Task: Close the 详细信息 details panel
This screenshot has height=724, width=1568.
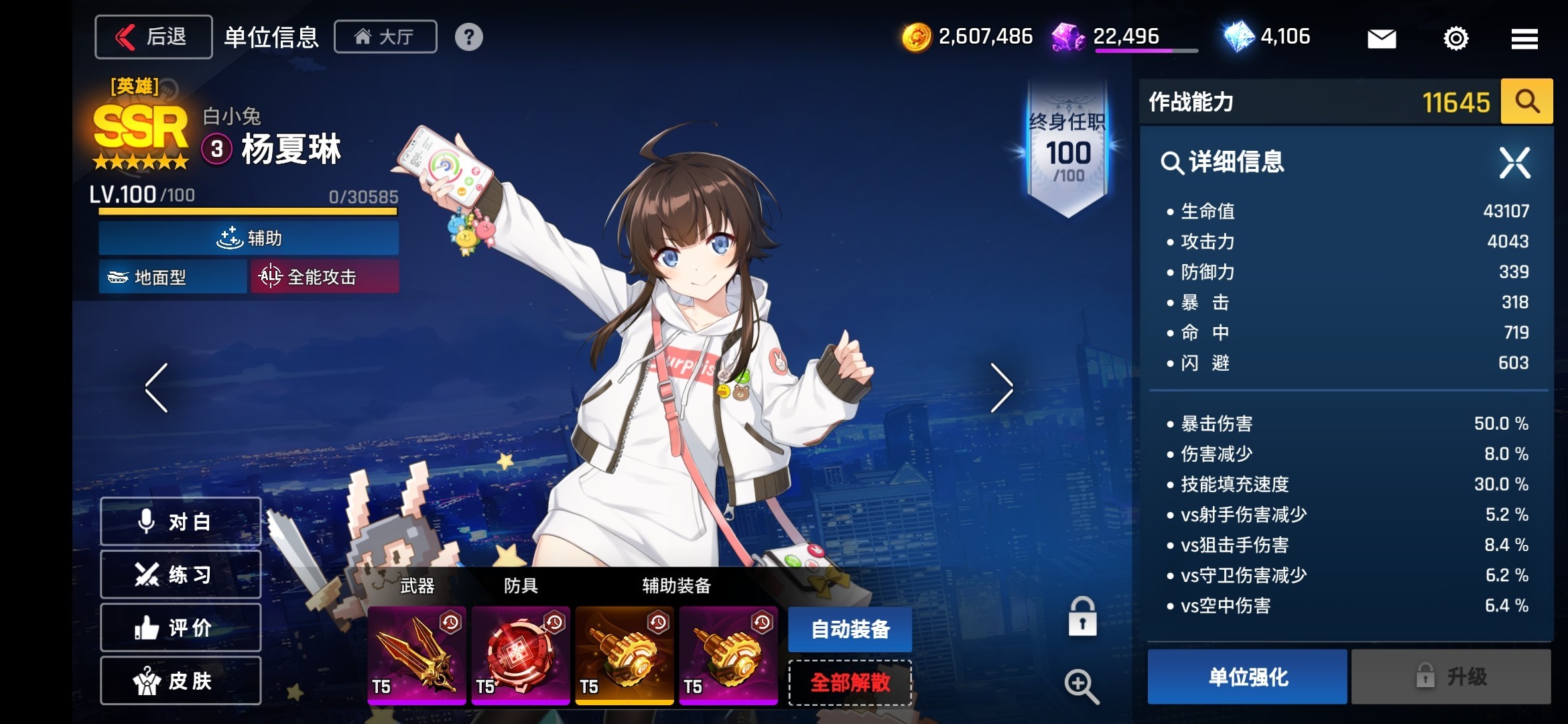Action: point(1514,162)
